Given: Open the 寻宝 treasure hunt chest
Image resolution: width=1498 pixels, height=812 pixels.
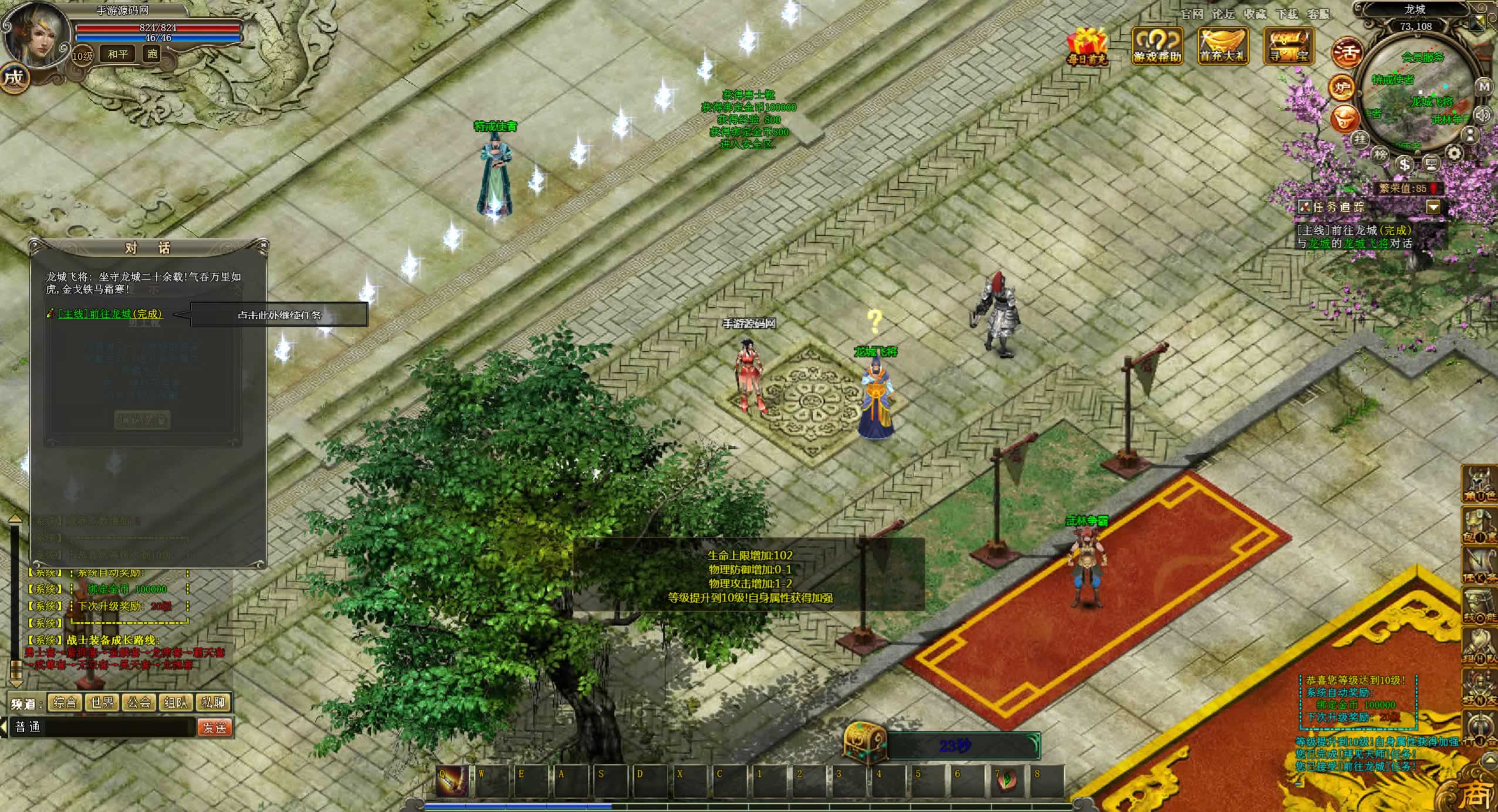Looking at the screenshot, I should (x=1288, y=46).
